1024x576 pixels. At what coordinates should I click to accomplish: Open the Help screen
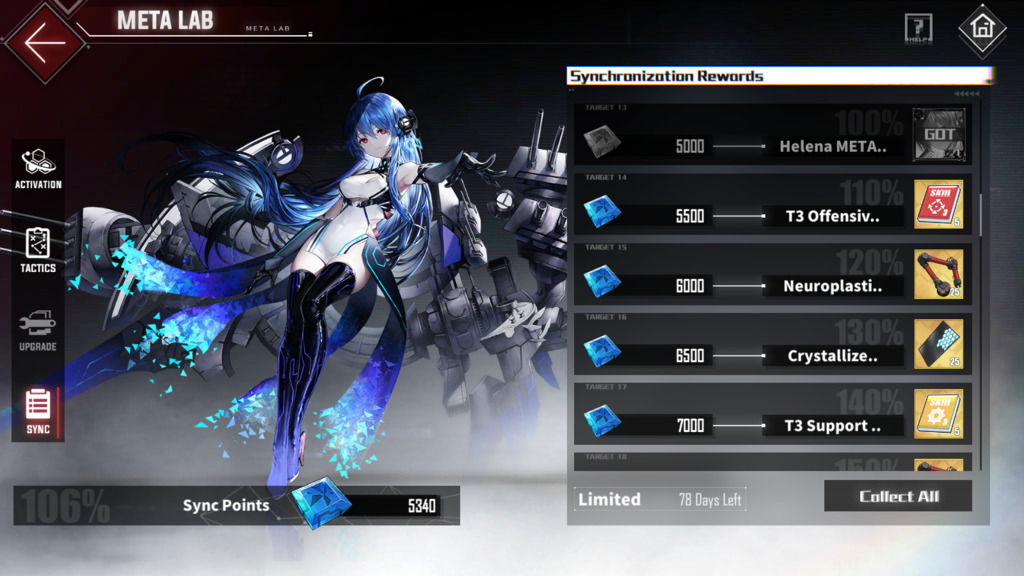click(918, 29)
